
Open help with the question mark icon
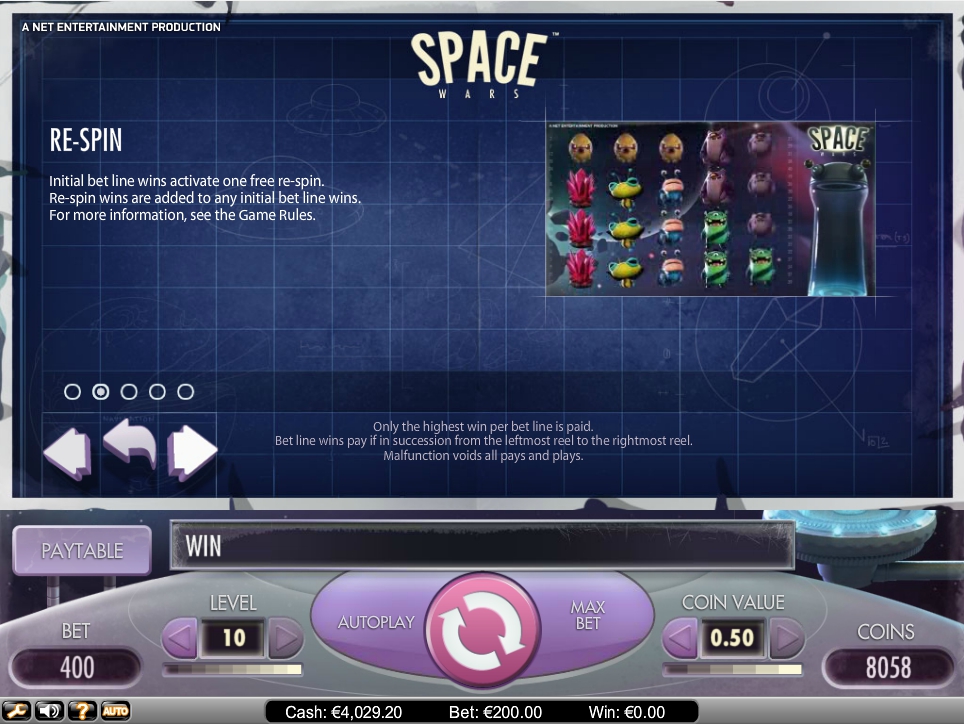(x=82, y=711)
